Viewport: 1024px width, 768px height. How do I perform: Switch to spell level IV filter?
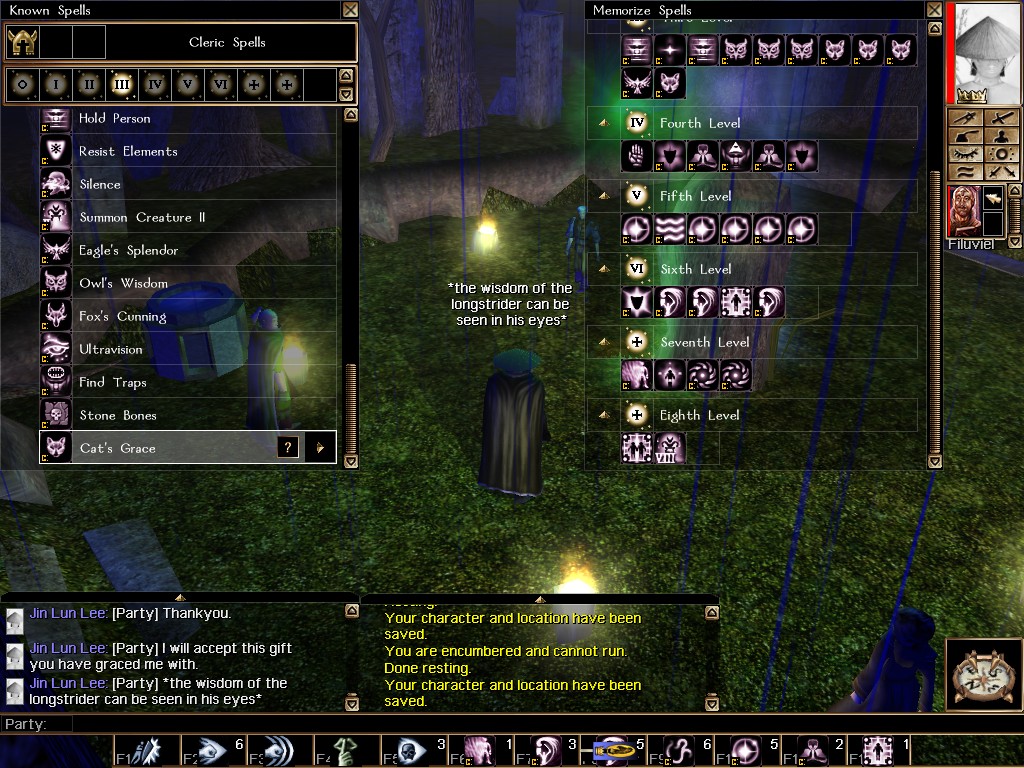(x=154, y=85)
